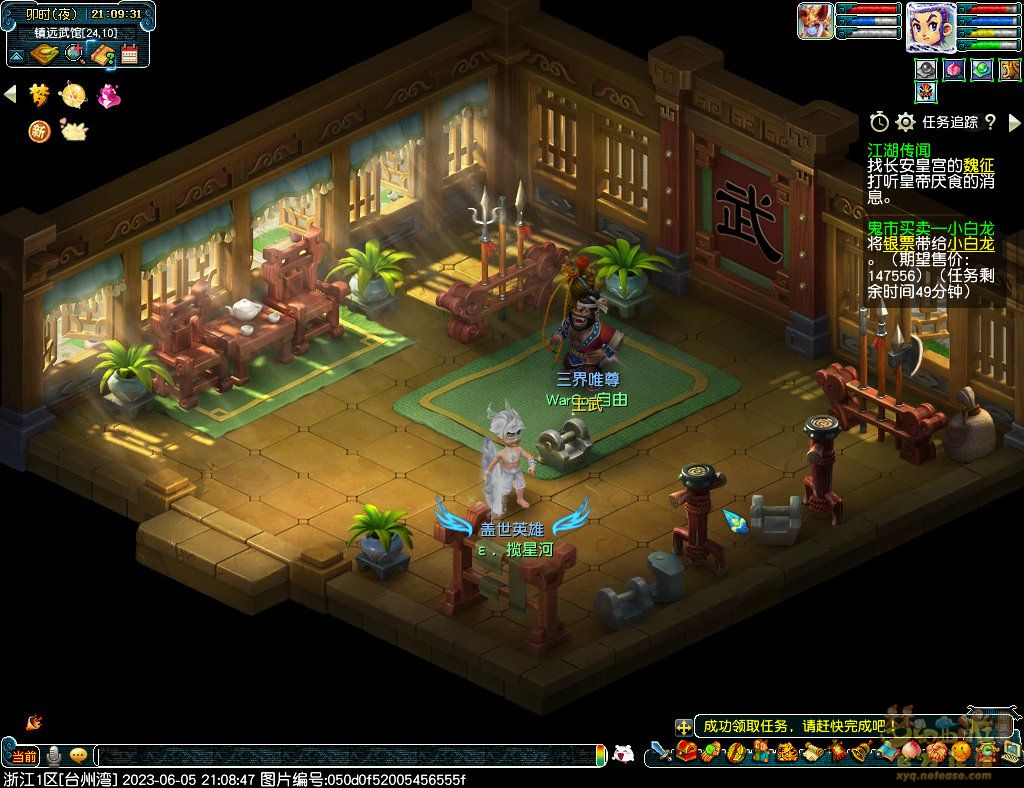
Task: Click the green orb buff icon
Action: pyautogui.click(x=981, y=70)
